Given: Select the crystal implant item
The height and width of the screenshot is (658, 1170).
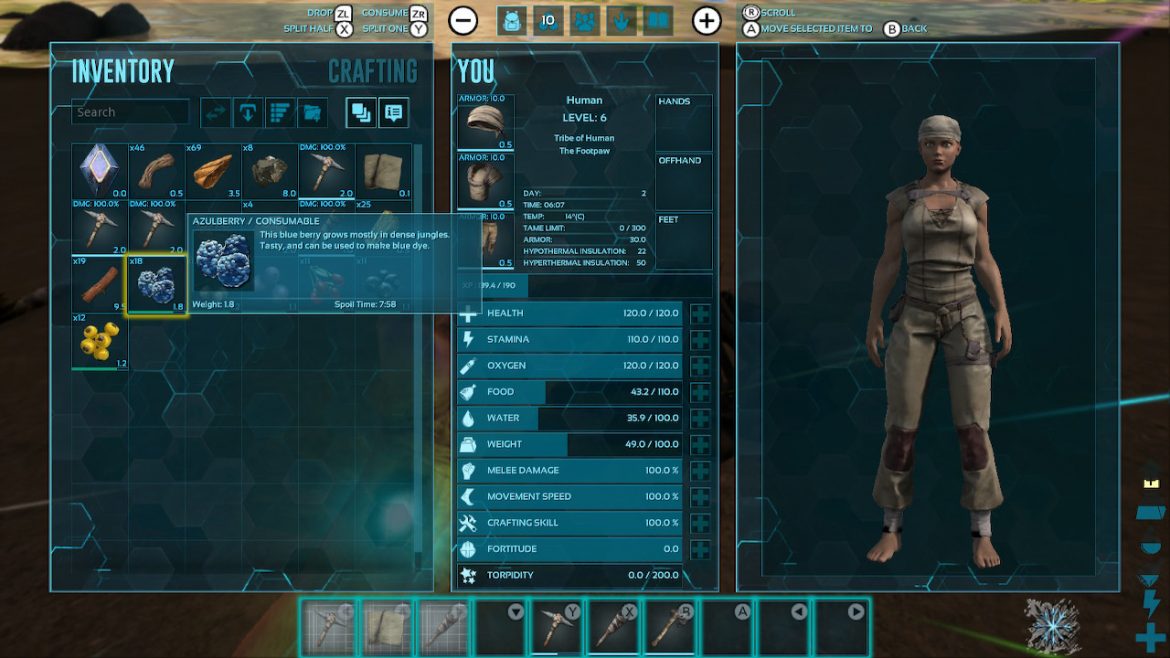Looking at the screenshot, I should point(99,172).
